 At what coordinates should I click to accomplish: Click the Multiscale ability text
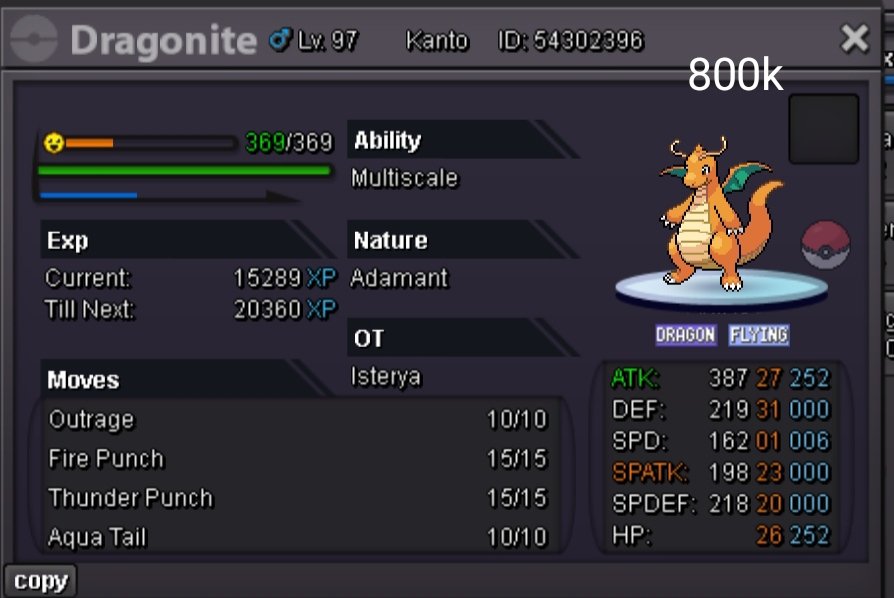pos(404,179)
